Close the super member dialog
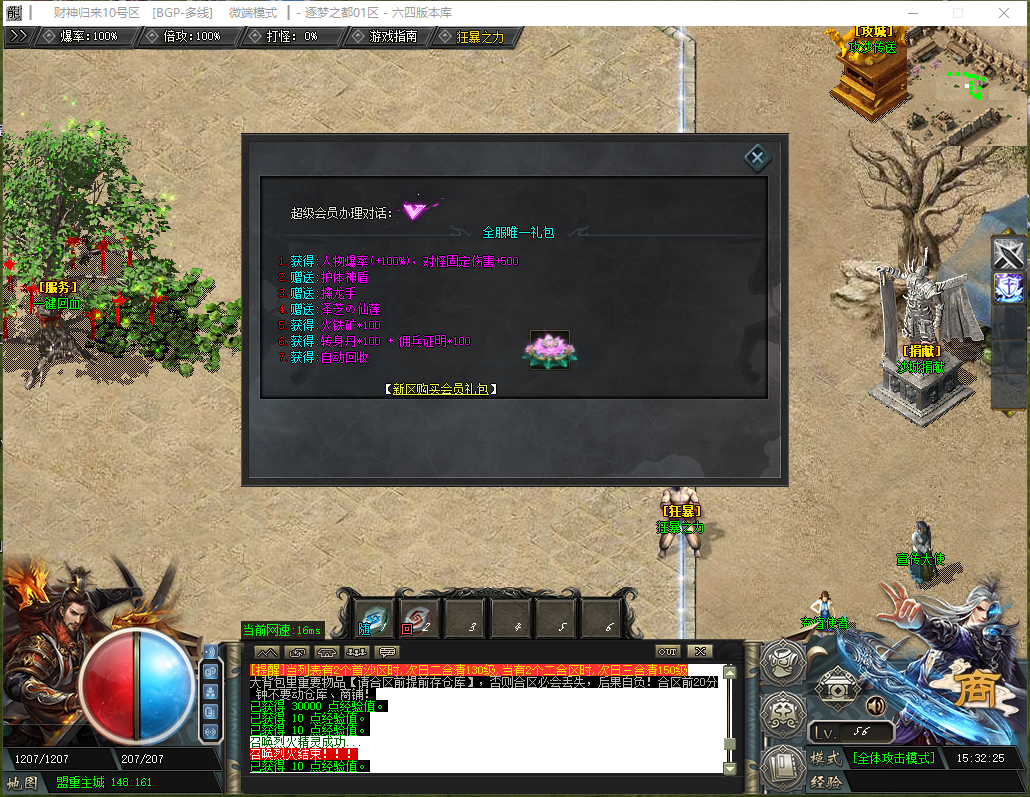The height and width of the screenshot is (797, 1030). 757,157
